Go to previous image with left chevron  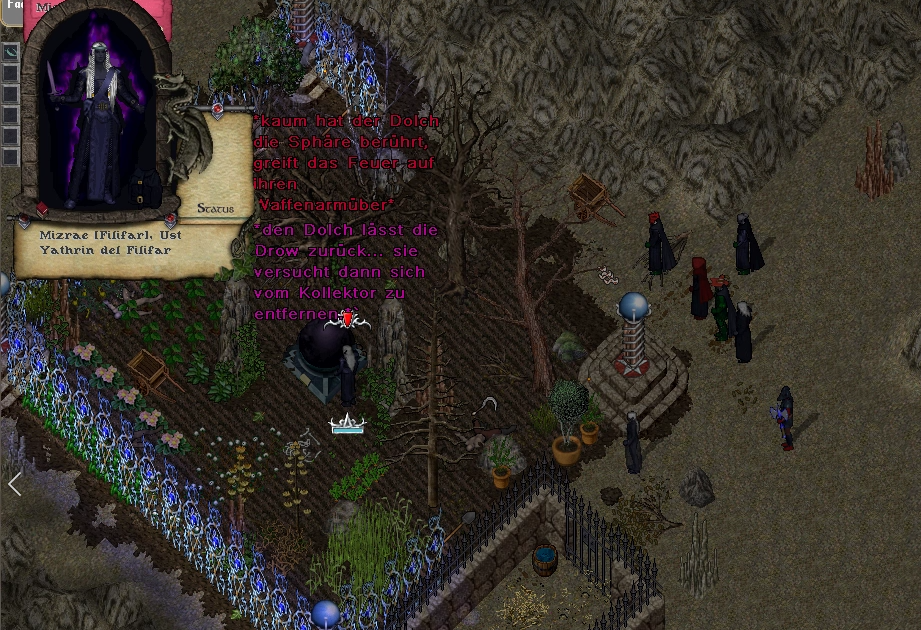(14, 485)
